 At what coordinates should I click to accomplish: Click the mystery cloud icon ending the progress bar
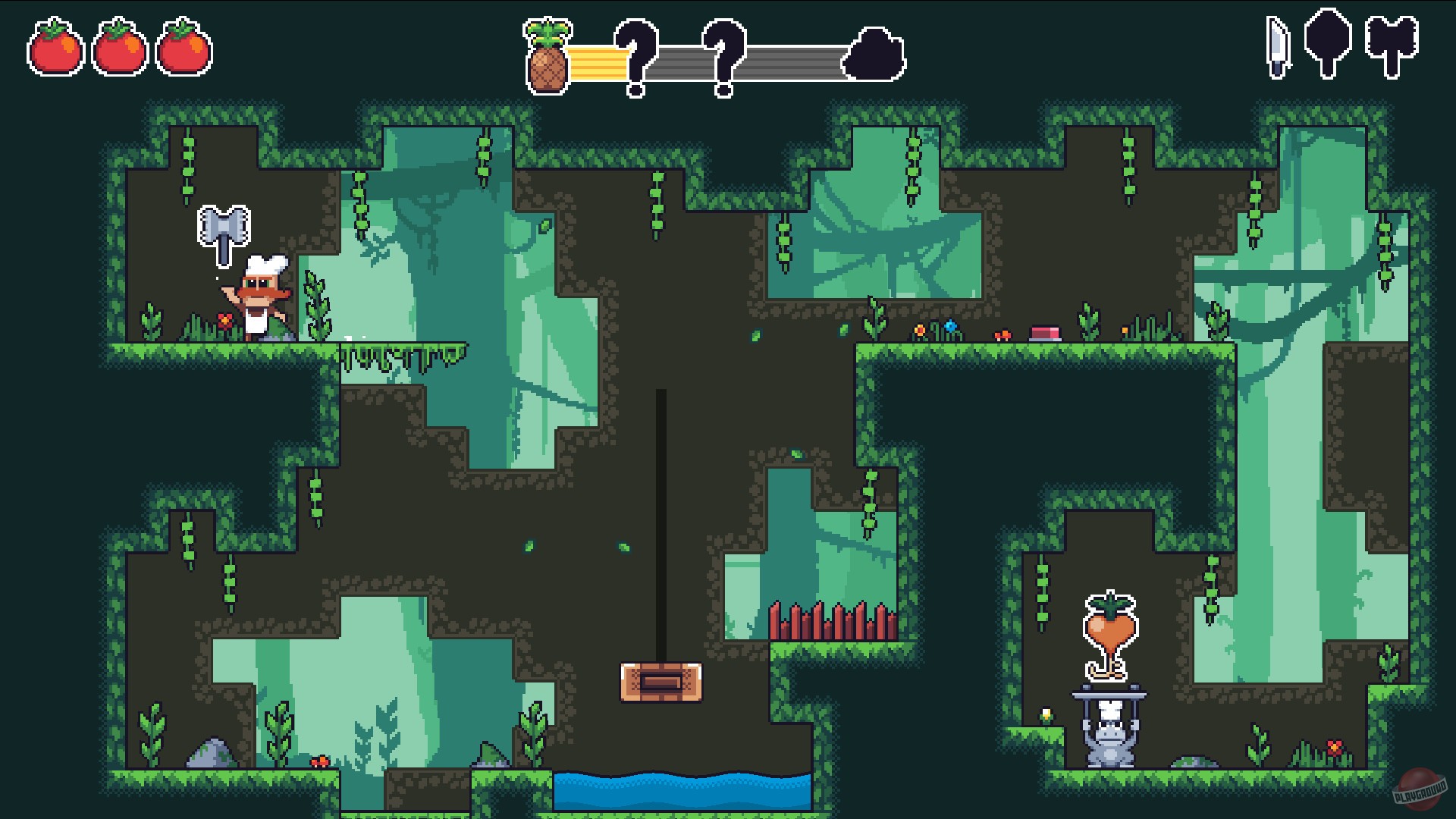click(874, 53)
